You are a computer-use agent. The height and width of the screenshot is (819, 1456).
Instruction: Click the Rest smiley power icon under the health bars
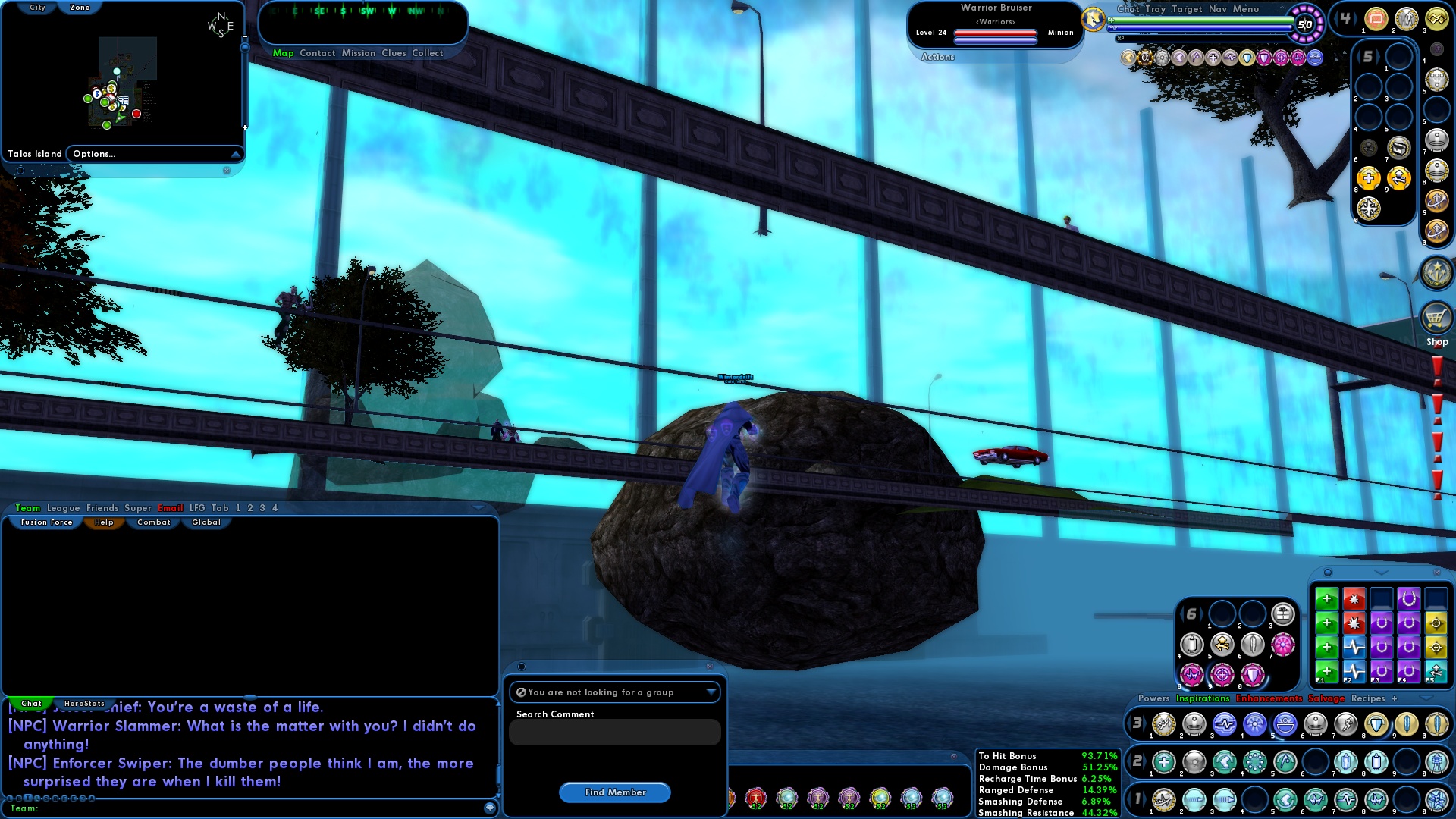click(x=1315, y=58)
